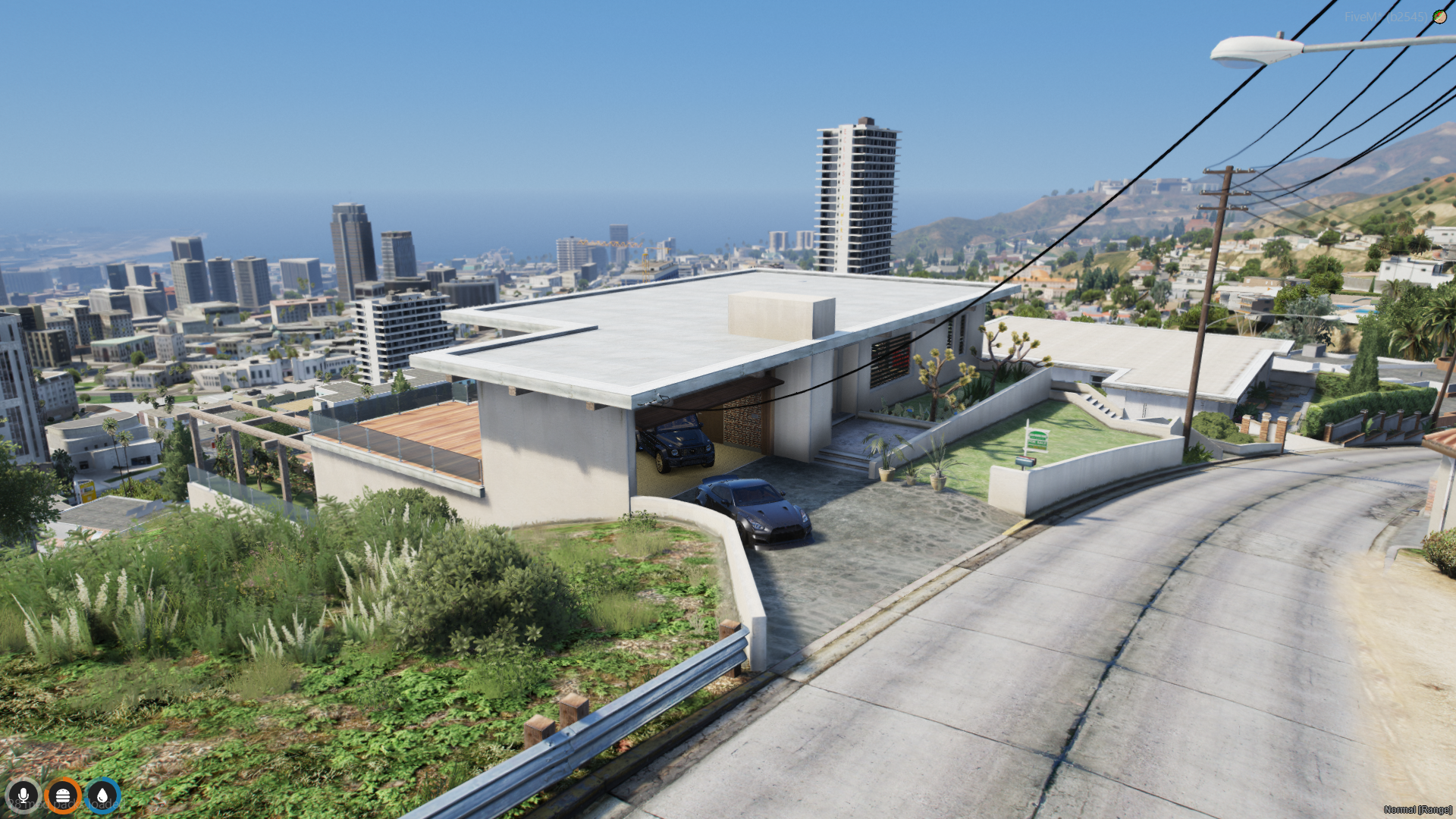Image resolution: width=1456 pixels, height=819 pixels.
Task: Click the microphone voice chat icon
Action: coord(24,795)
